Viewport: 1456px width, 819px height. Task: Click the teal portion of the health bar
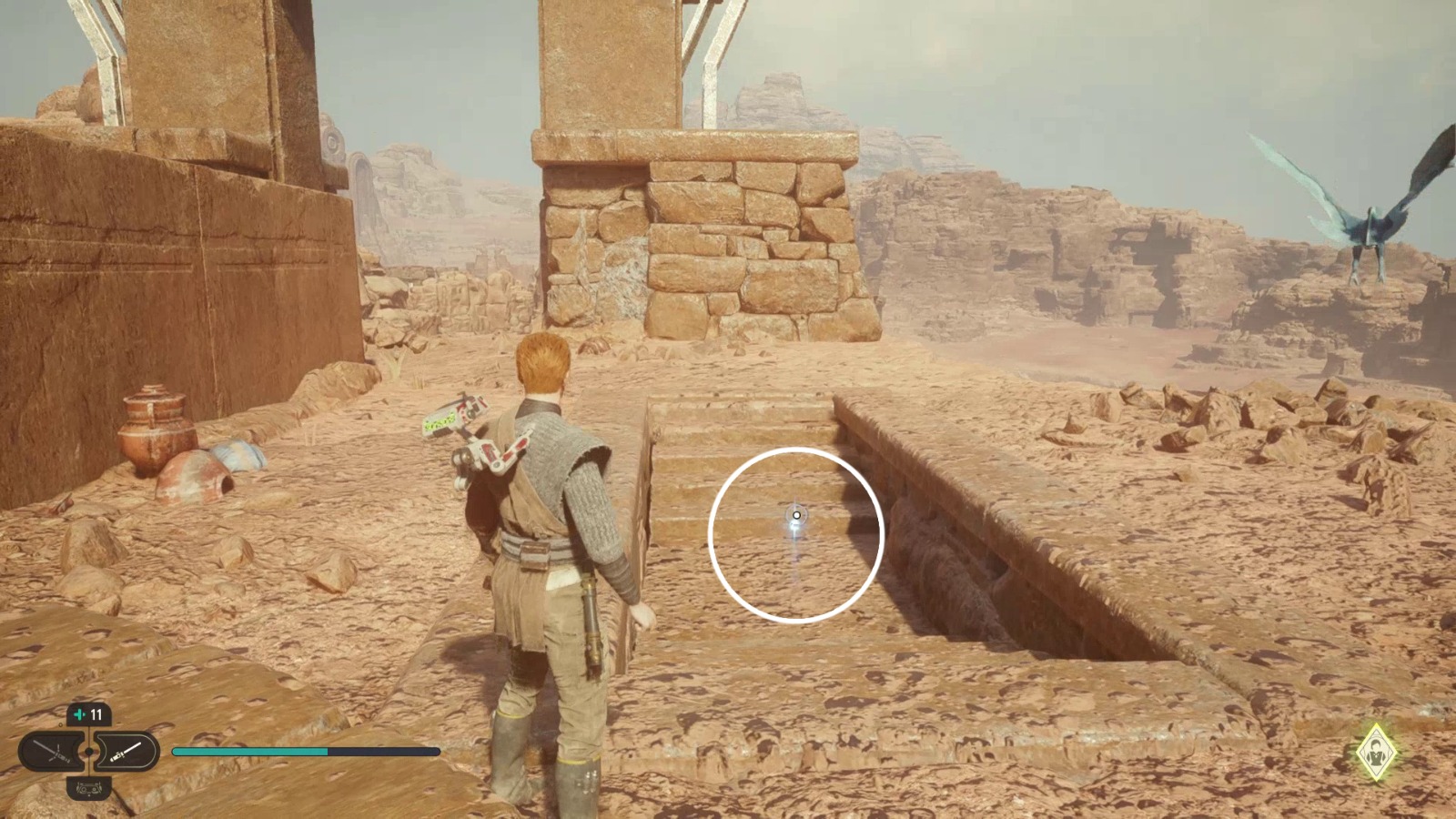[x=246, y=752]
